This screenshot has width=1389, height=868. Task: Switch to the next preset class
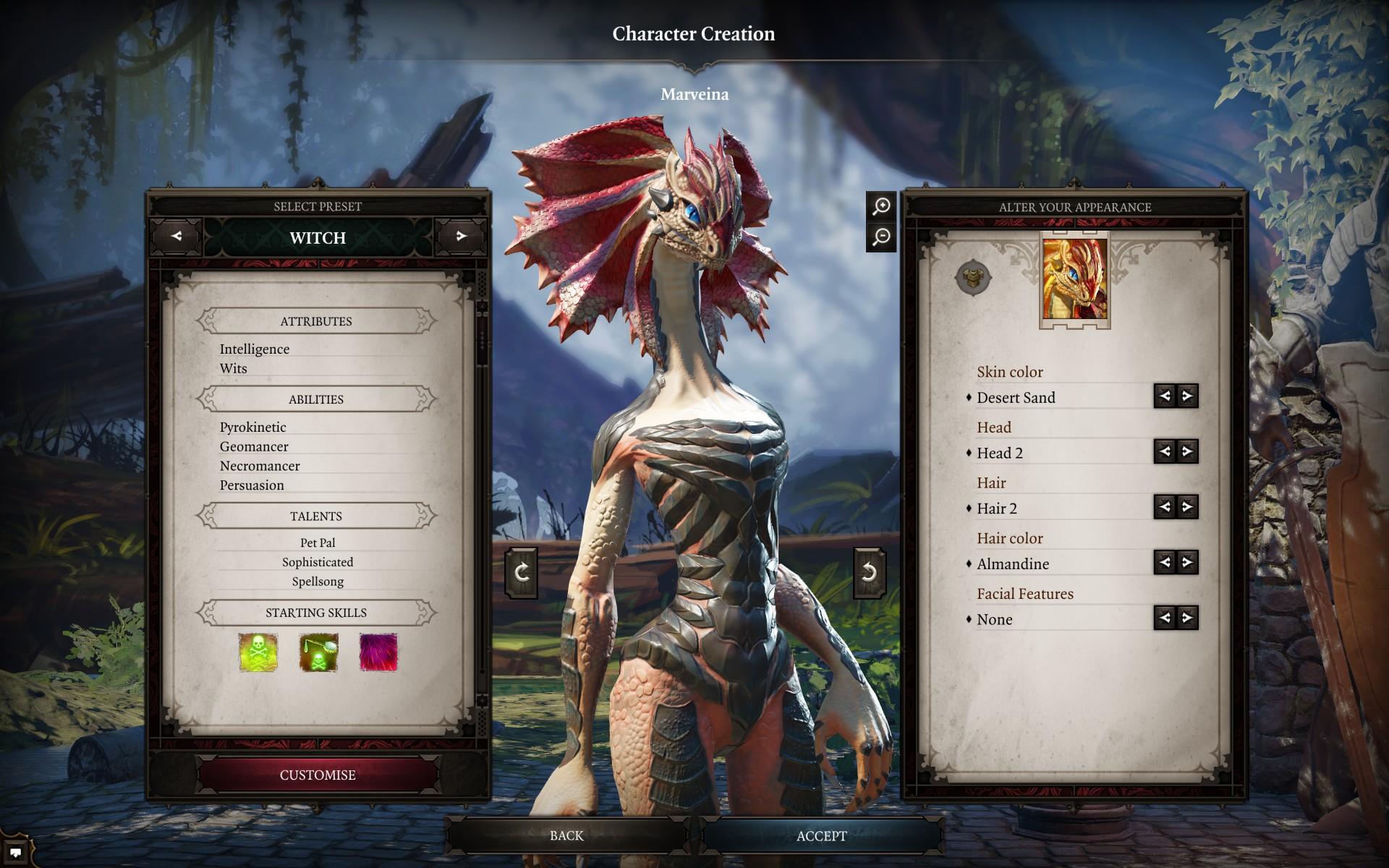coord(461,237)
